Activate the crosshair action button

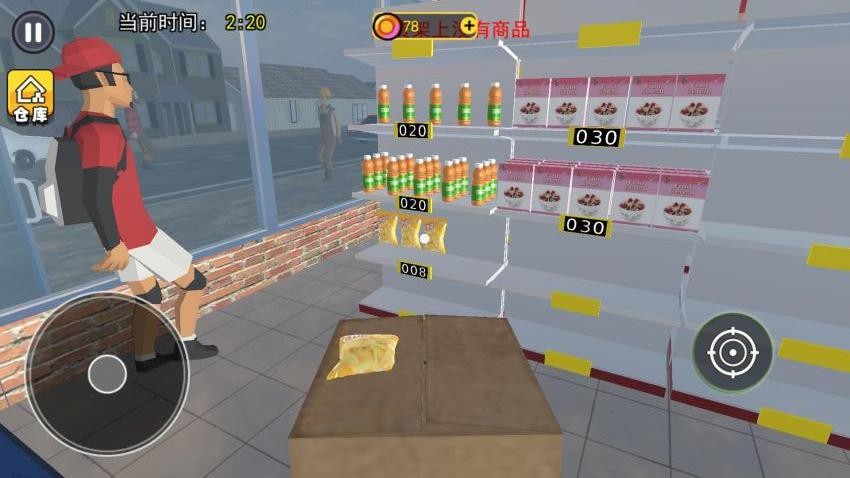(x=733, y=352)
